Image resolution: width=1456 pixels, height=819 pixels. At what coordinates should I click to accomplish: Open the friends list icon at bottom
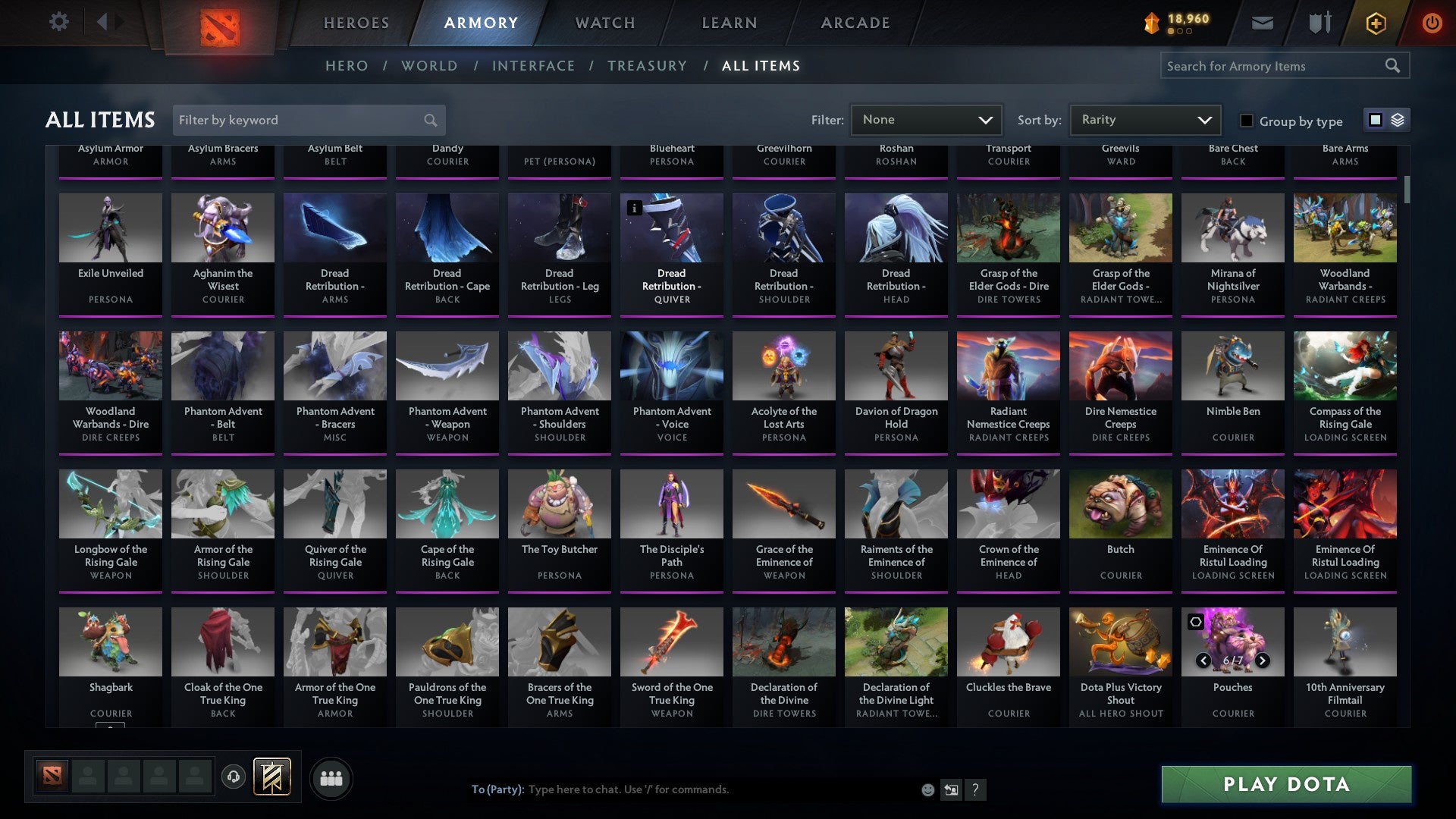[331, 777]
